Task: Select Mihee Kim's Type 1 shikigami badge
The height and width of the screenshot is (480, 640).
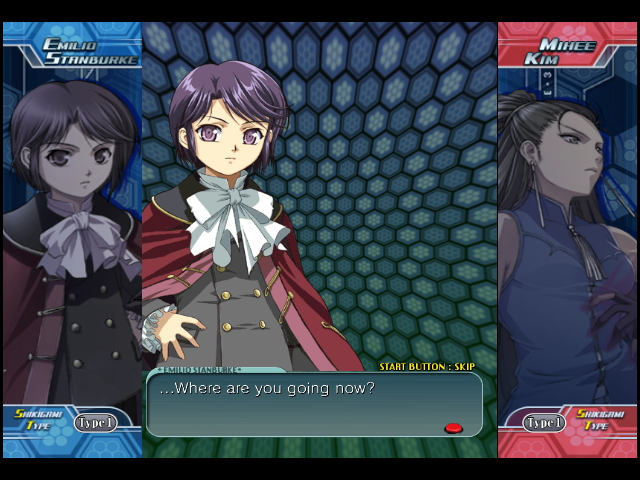Action: coord(544,423)
